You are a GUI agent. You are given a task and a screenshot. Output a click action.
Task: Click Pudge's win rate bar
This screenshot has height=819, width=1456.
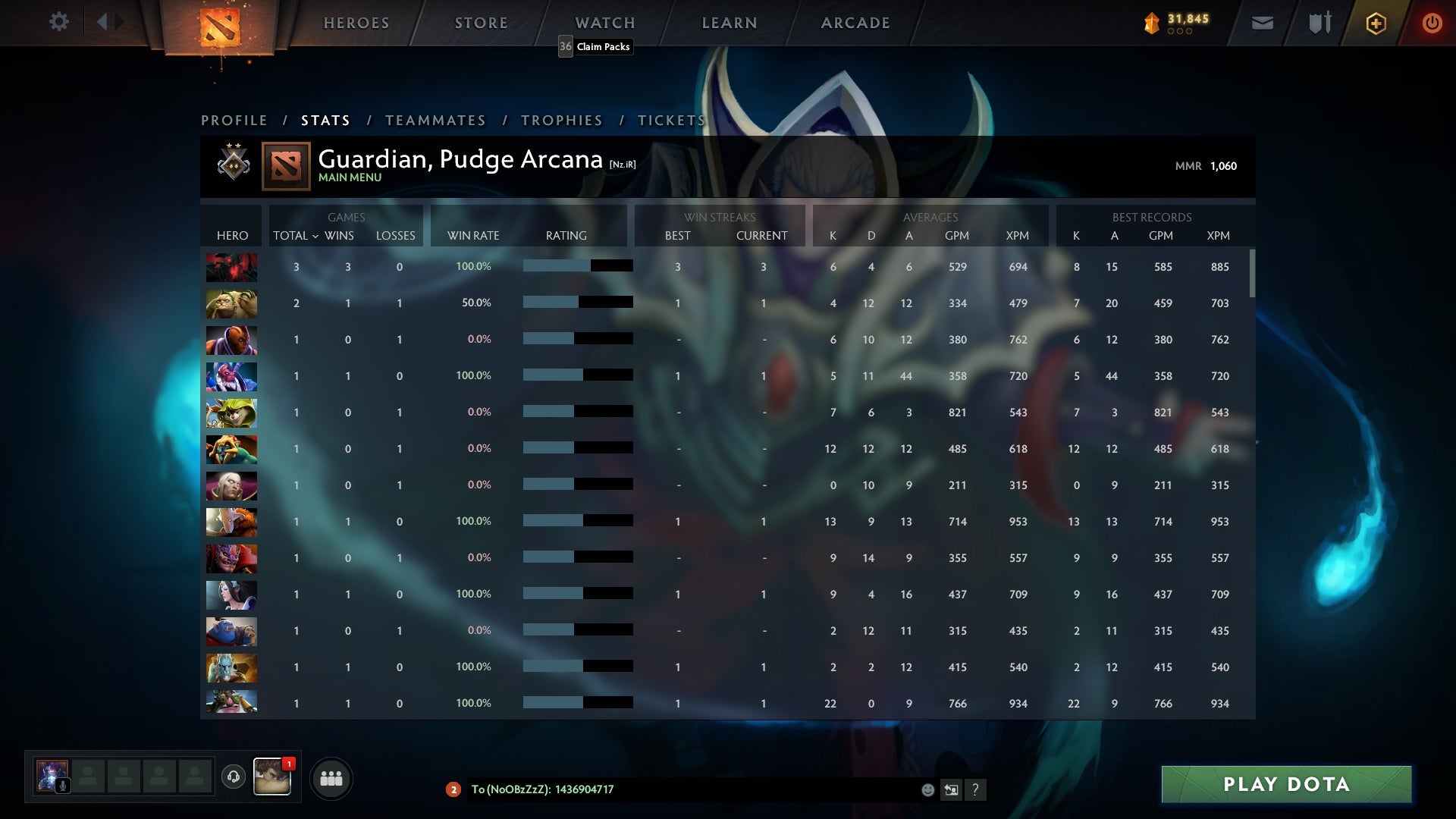point(576,303)
